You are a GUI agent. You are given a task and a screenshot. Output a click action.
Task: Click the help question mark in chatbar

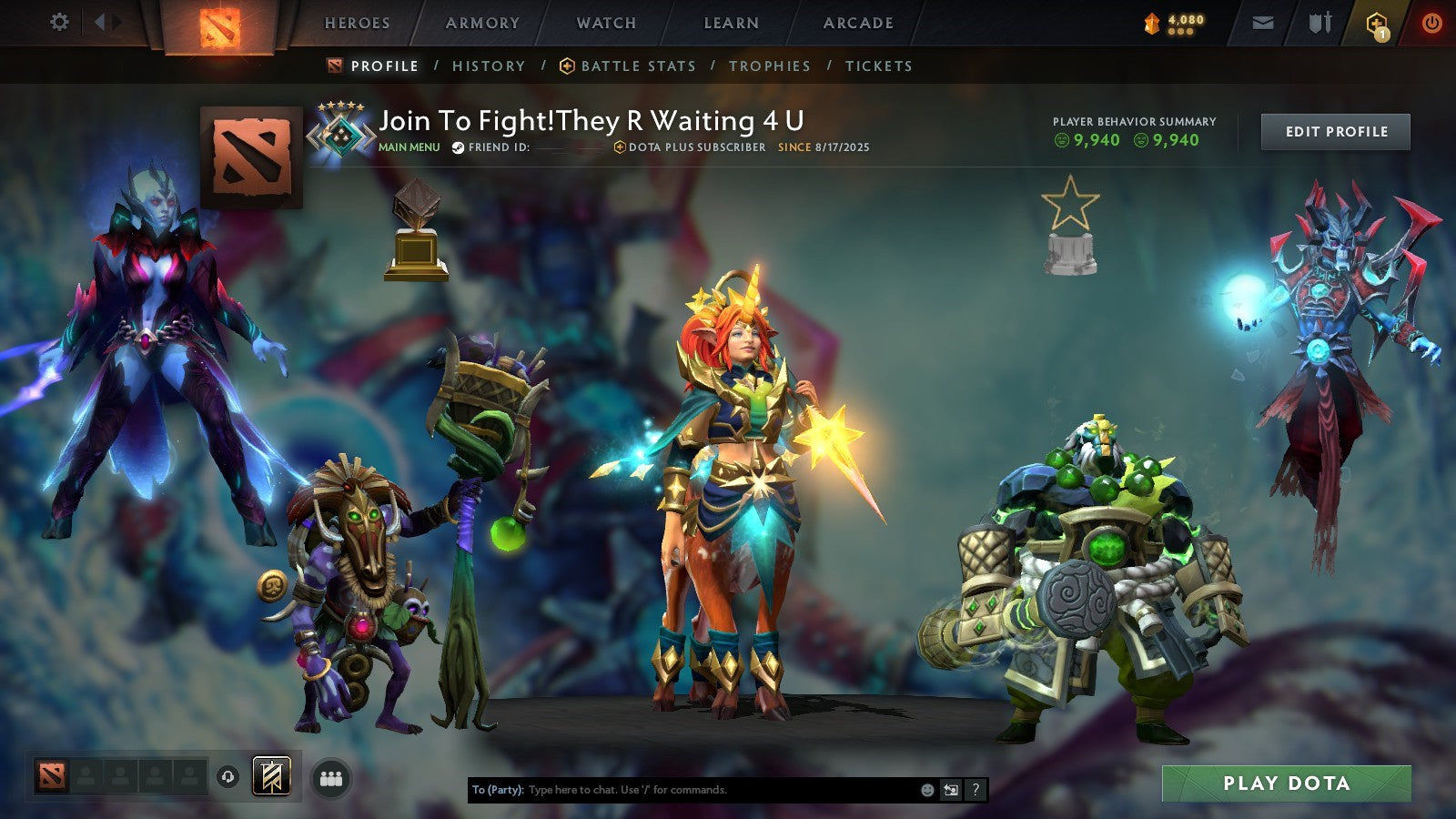click(x=974, y=791)
